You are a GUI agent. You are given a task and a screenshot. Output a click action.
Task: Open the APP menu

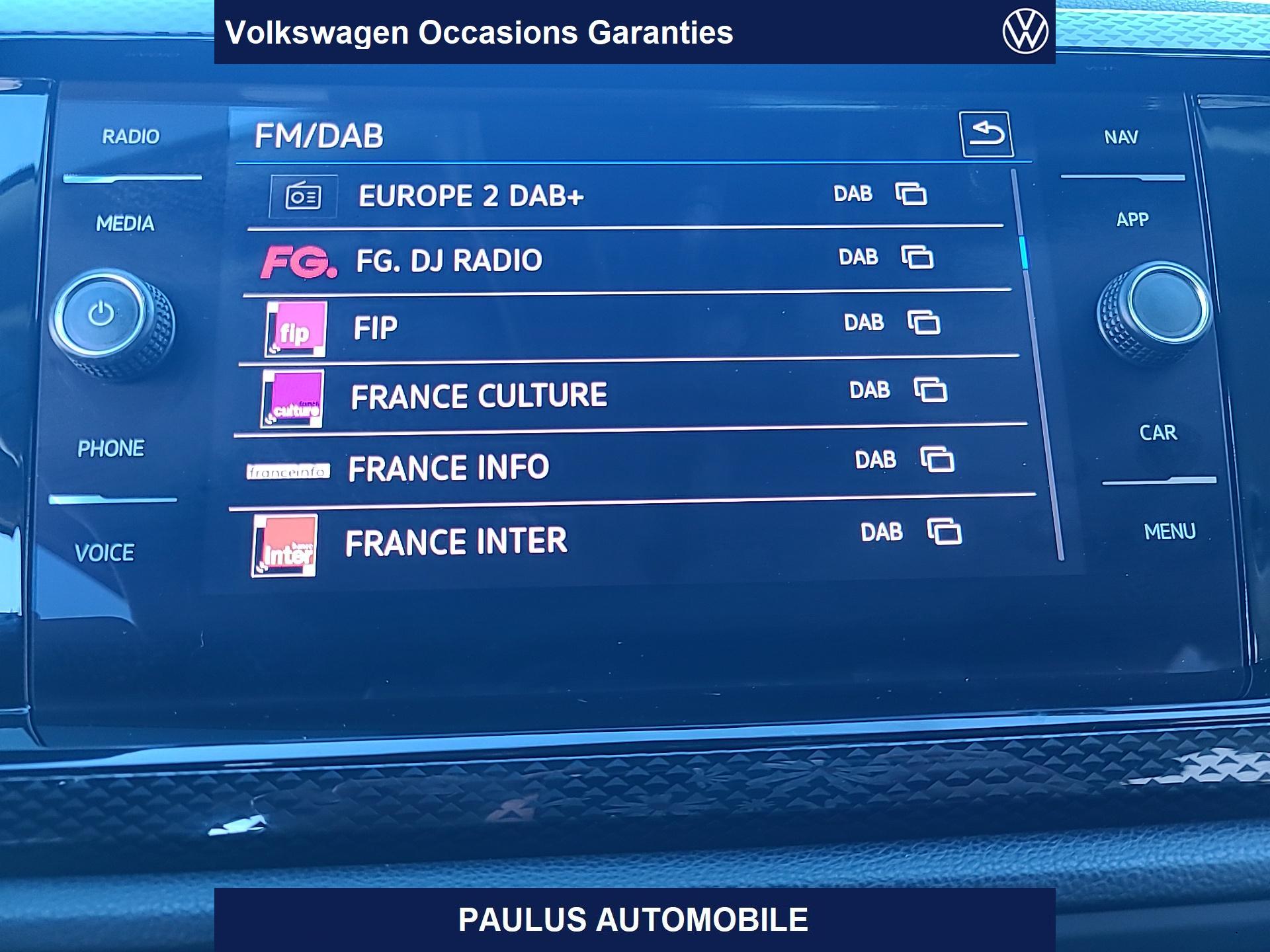[1132, 219]
